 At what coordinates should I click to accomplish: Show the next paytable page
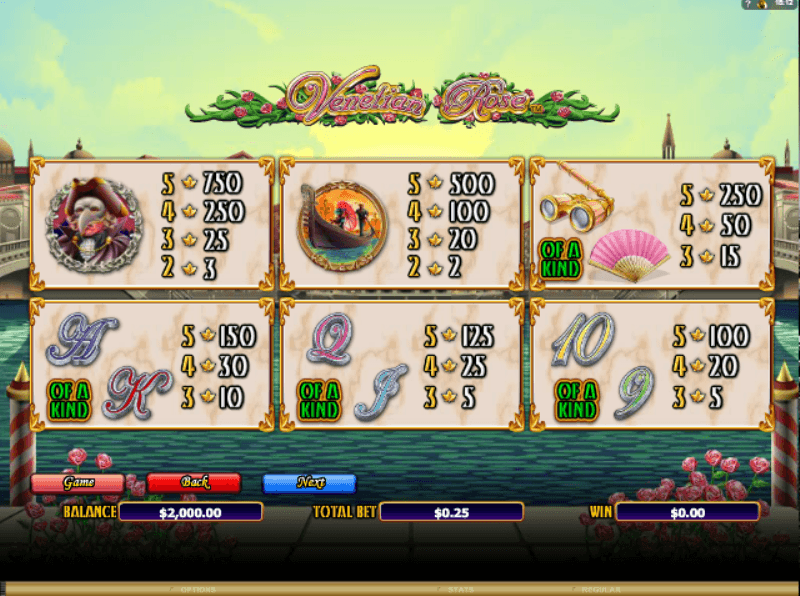[x=310, y=483]
